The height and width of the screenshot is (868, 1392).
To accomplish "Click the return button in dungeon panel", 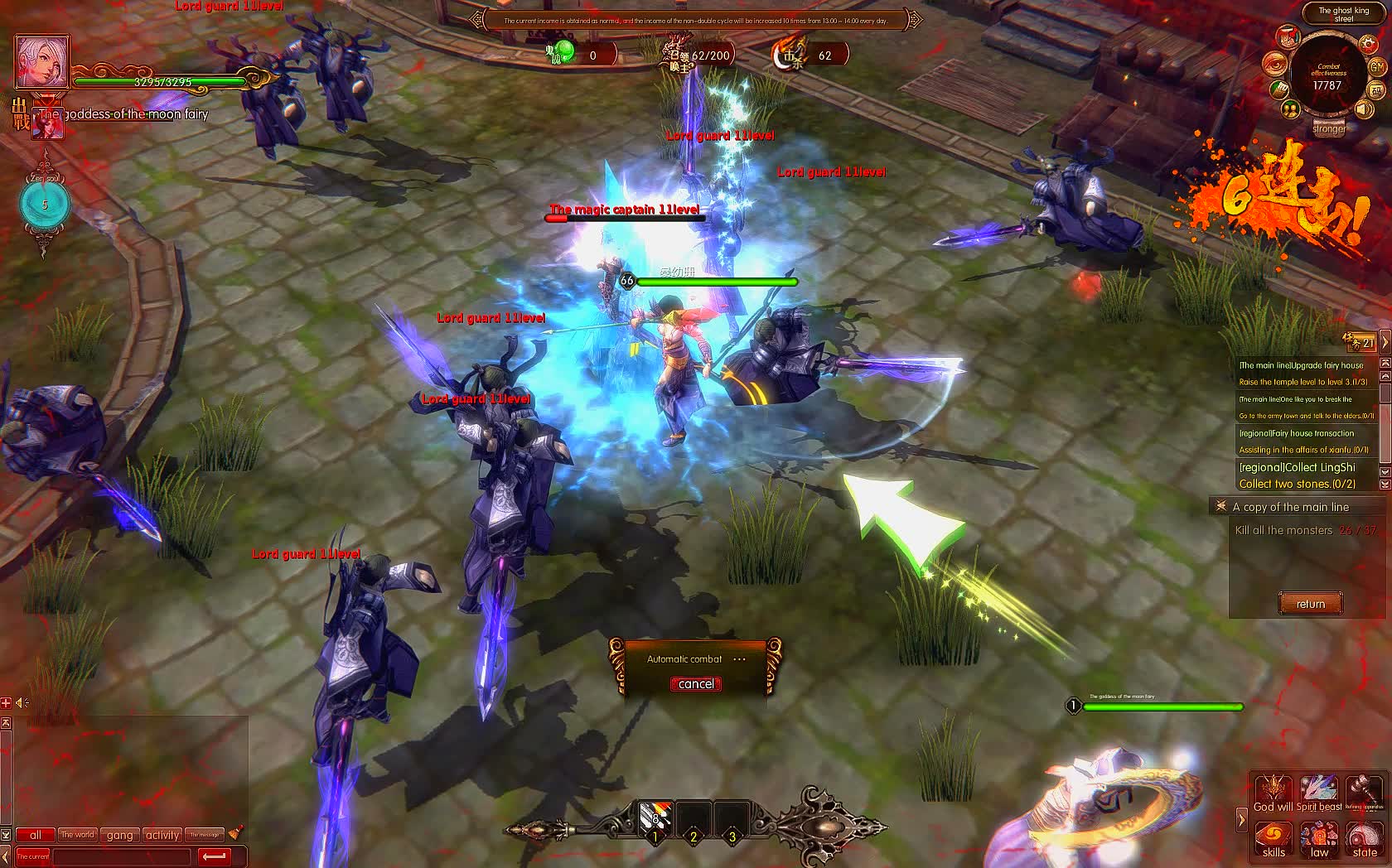I will coord(1310,604).
